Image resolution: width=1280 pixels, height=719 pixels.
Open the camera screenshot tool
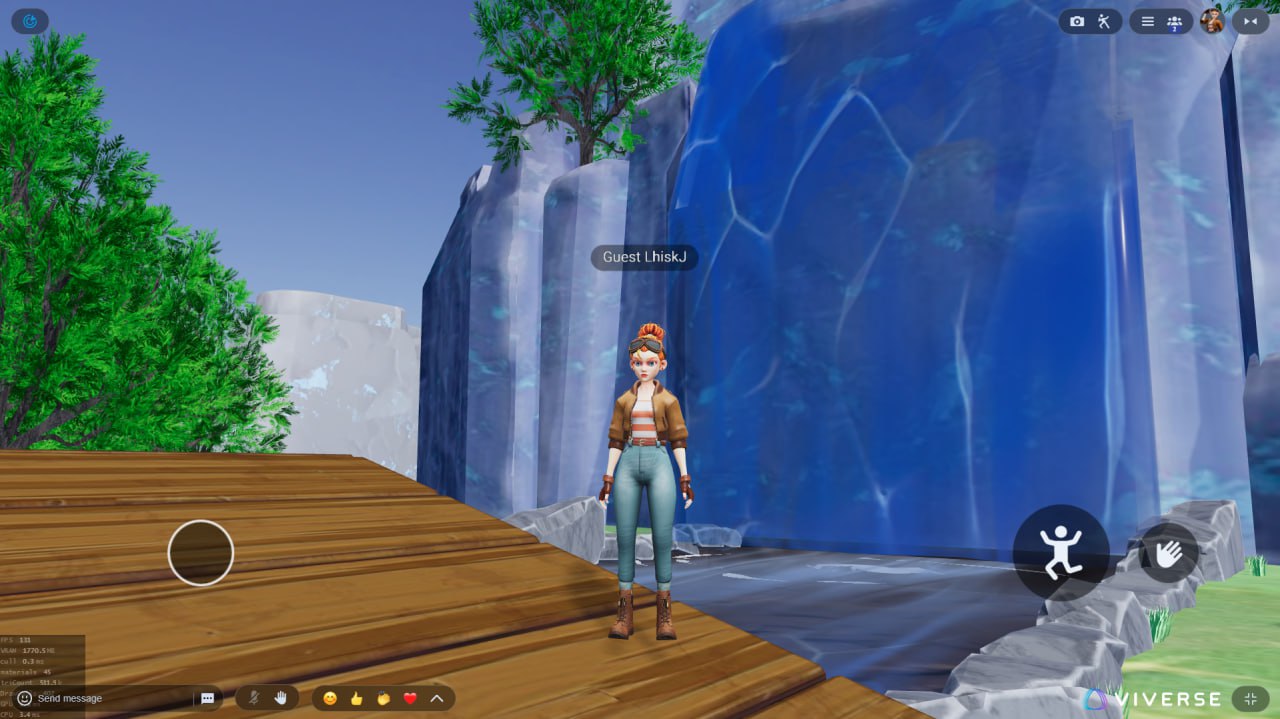click(x=1077, y=21)
